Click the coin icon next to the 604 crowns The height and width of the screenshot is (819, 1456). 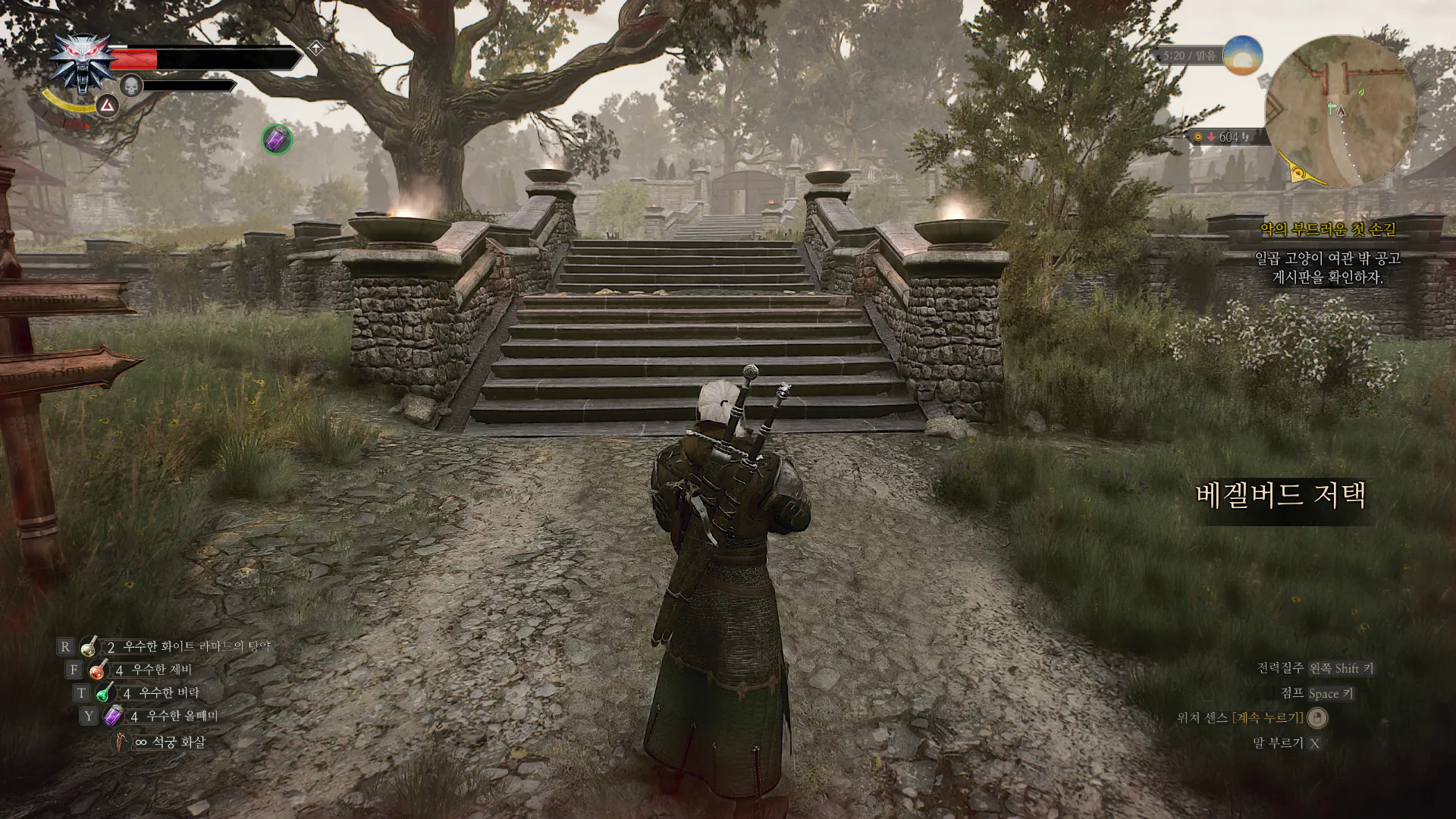pos(1198,136)
